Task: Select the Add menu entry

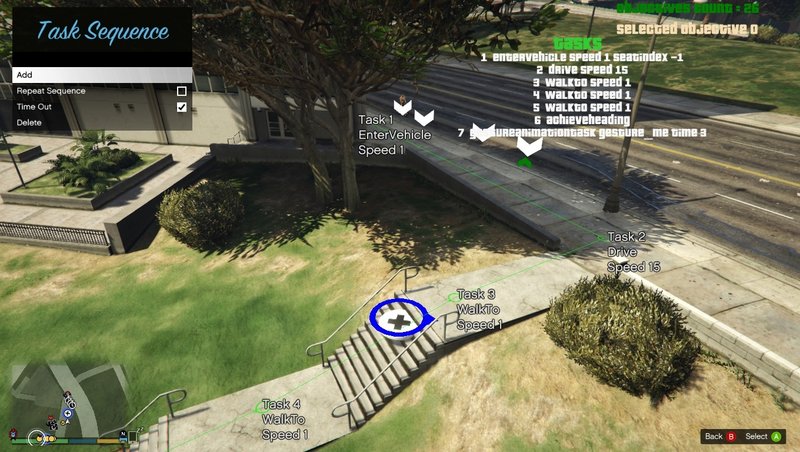Action: pos(100,75)
